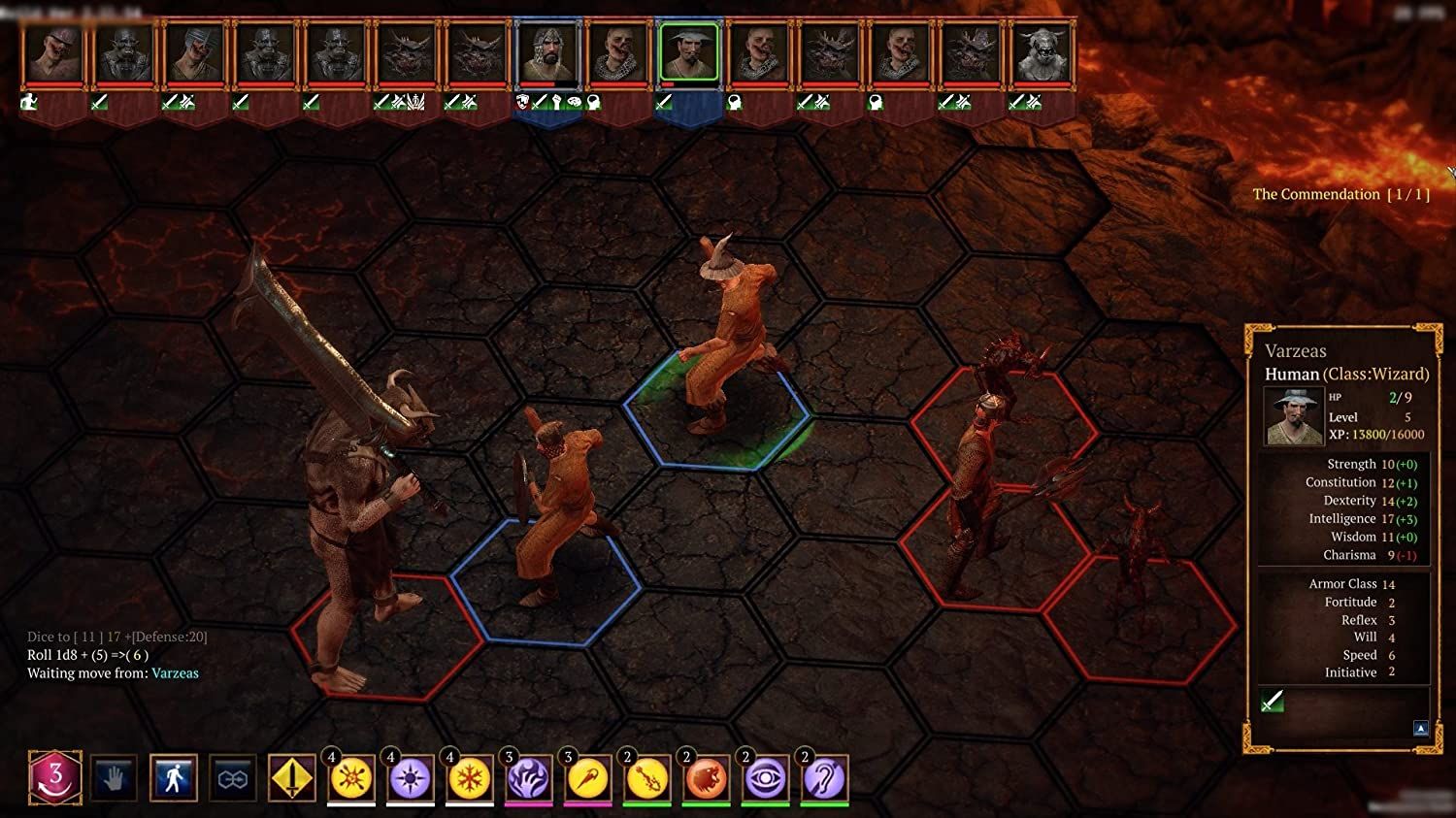
Task: Select the open hand interact action
Action: [115, 778]
